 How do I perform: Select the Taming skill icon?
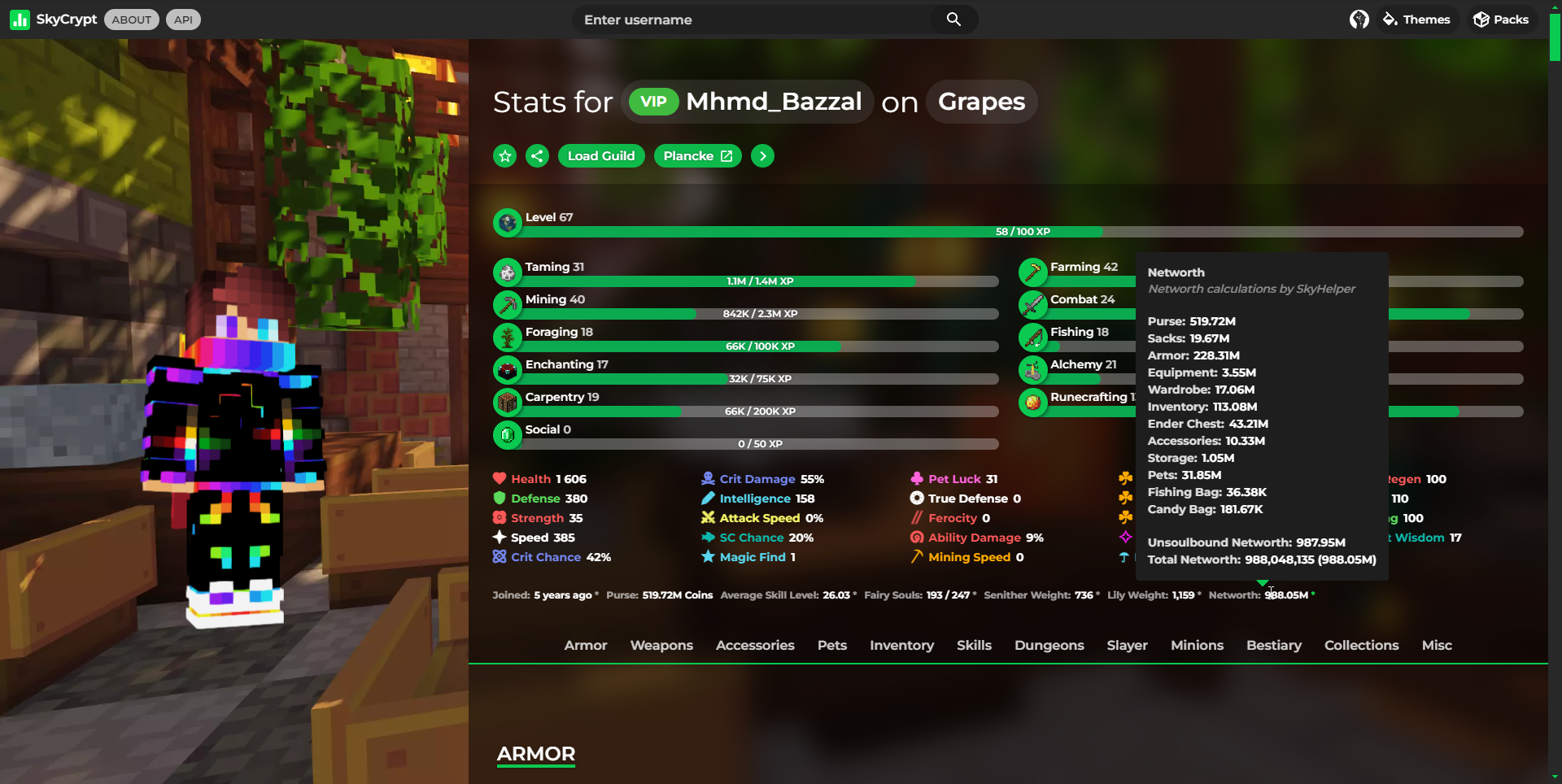508,272
